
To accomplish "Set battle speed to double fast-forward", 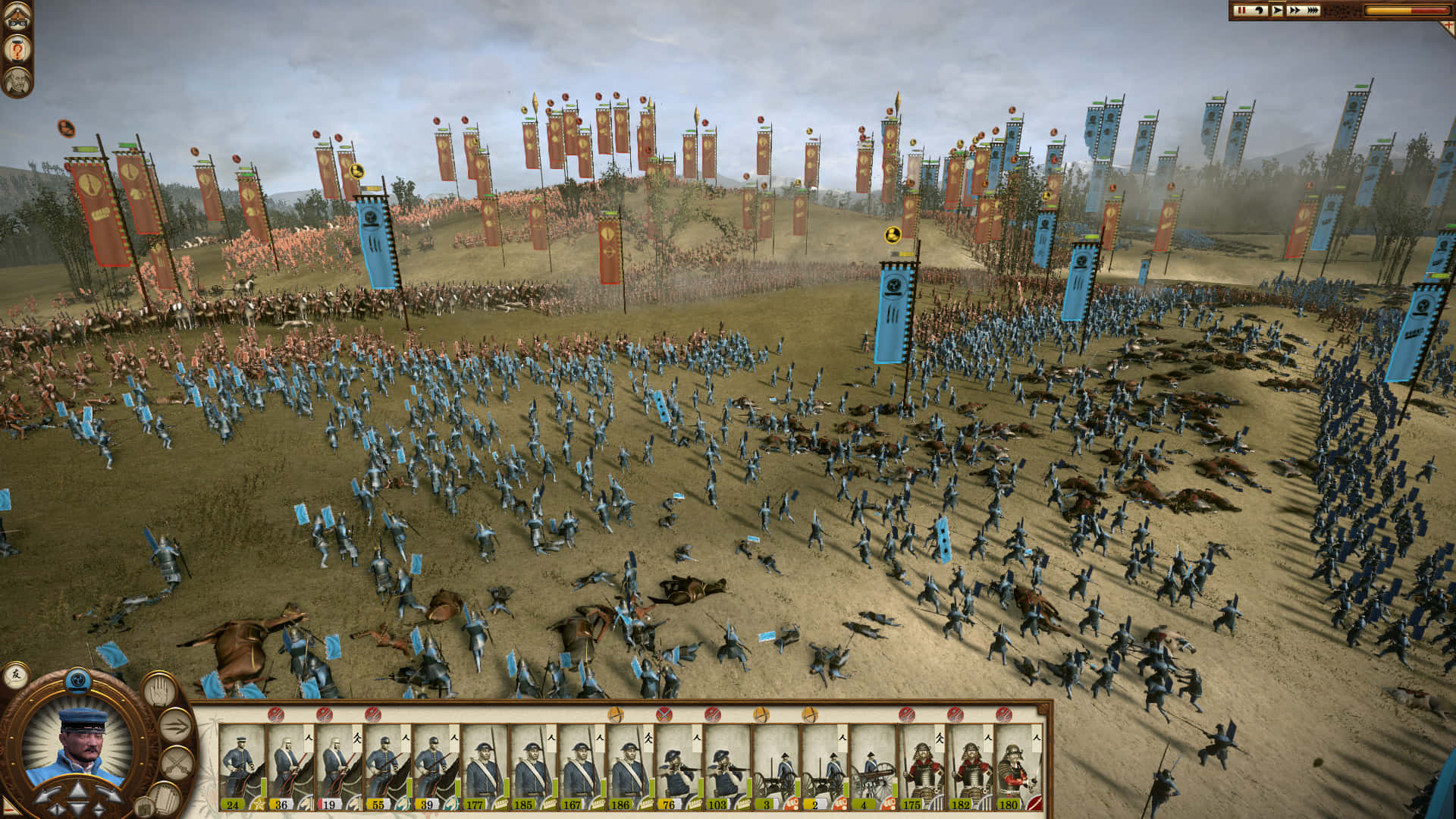I will click(1294, 11).
